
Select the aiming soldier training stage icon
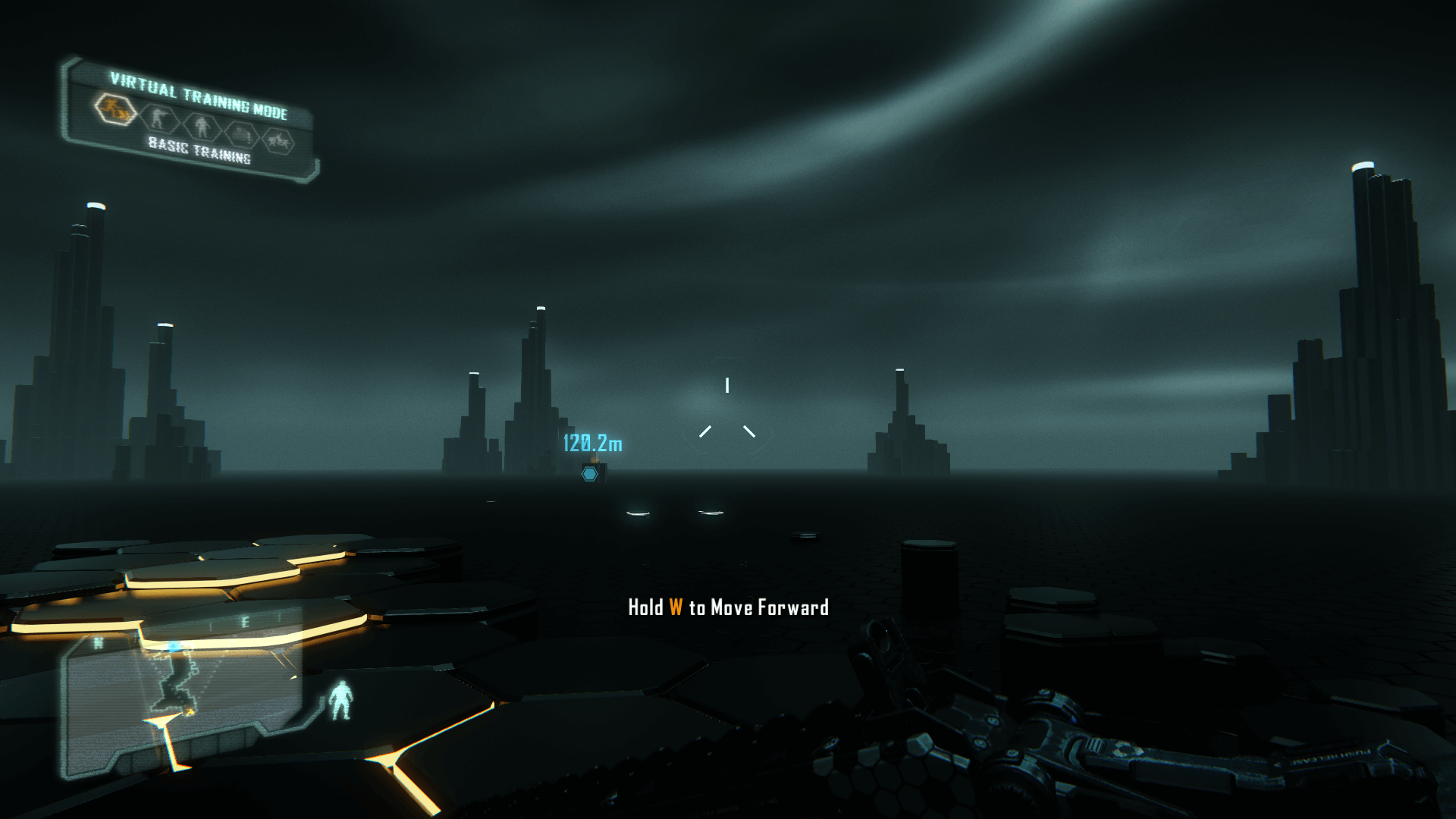pyautogui.click(x=158, y=118)
